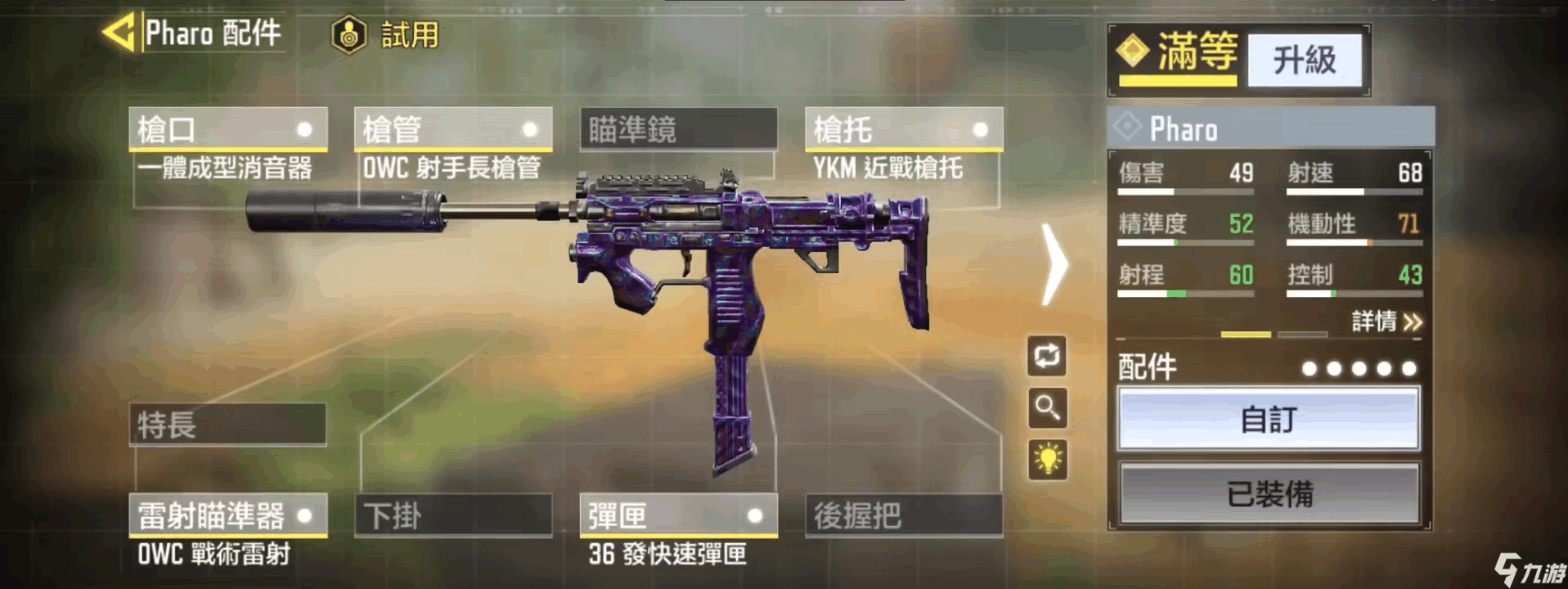Go back using the yellow arrow
This screenshot has height=589, width=1568.
tap(119, 34)
